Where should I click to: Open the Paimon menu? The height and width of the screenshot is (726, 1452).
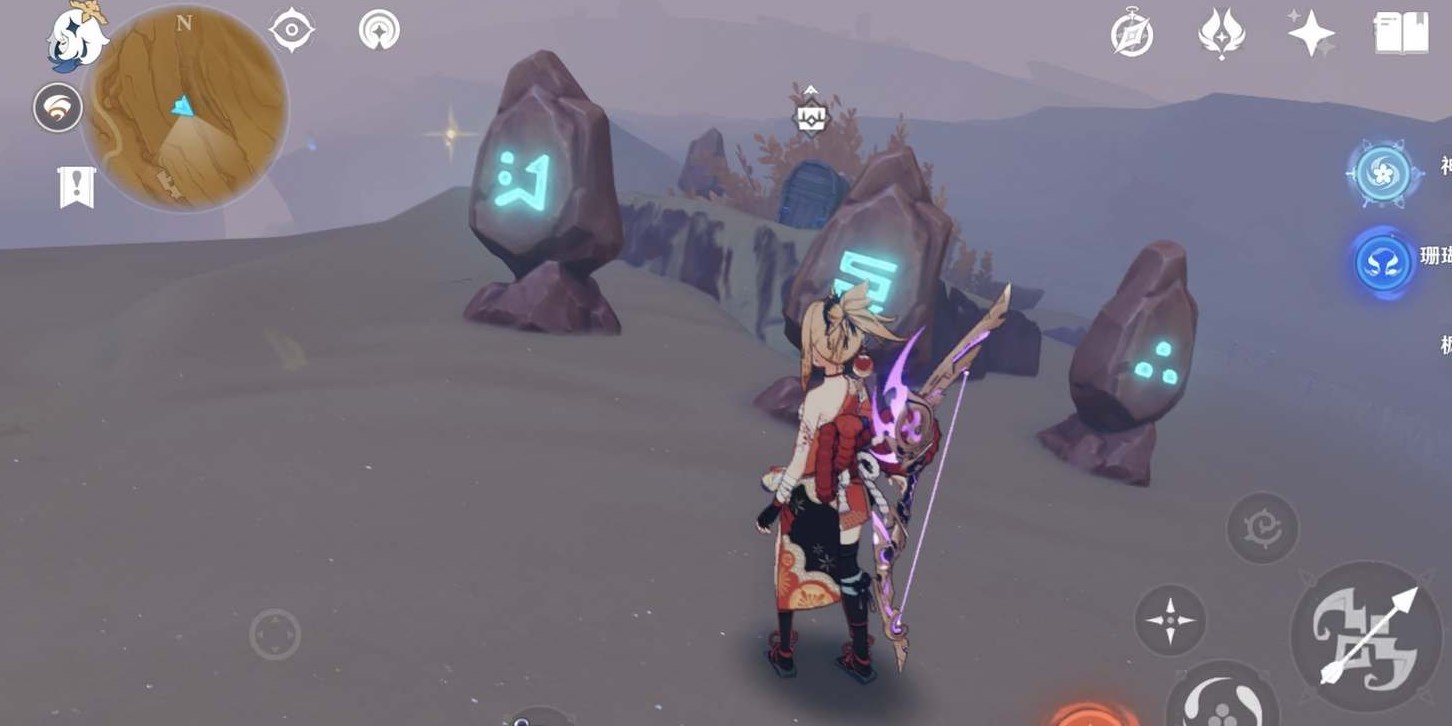[x=78, y=38]
